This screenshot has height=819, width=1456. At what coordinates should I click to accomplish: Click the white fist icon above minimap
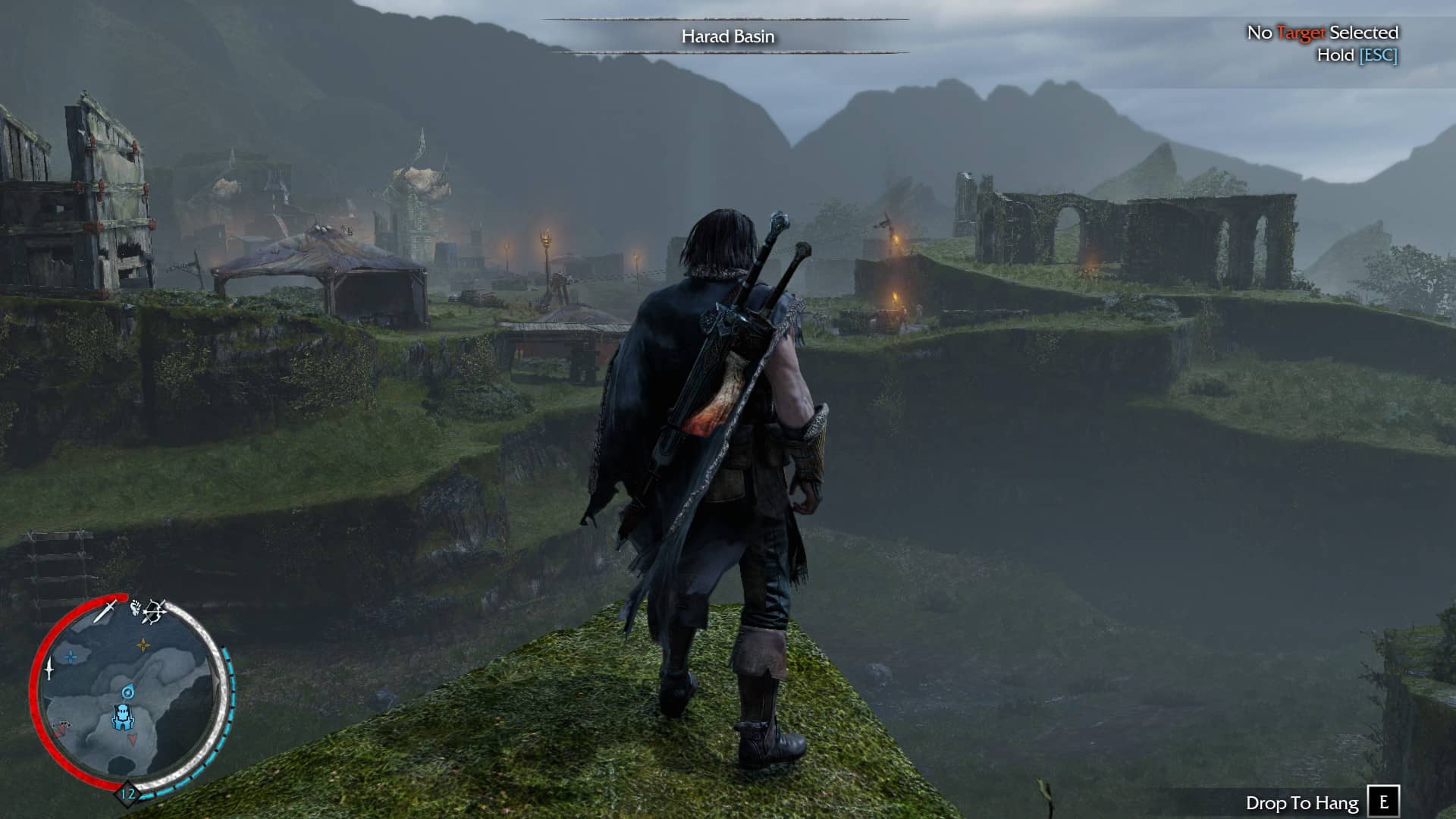[x=136, y=607]
